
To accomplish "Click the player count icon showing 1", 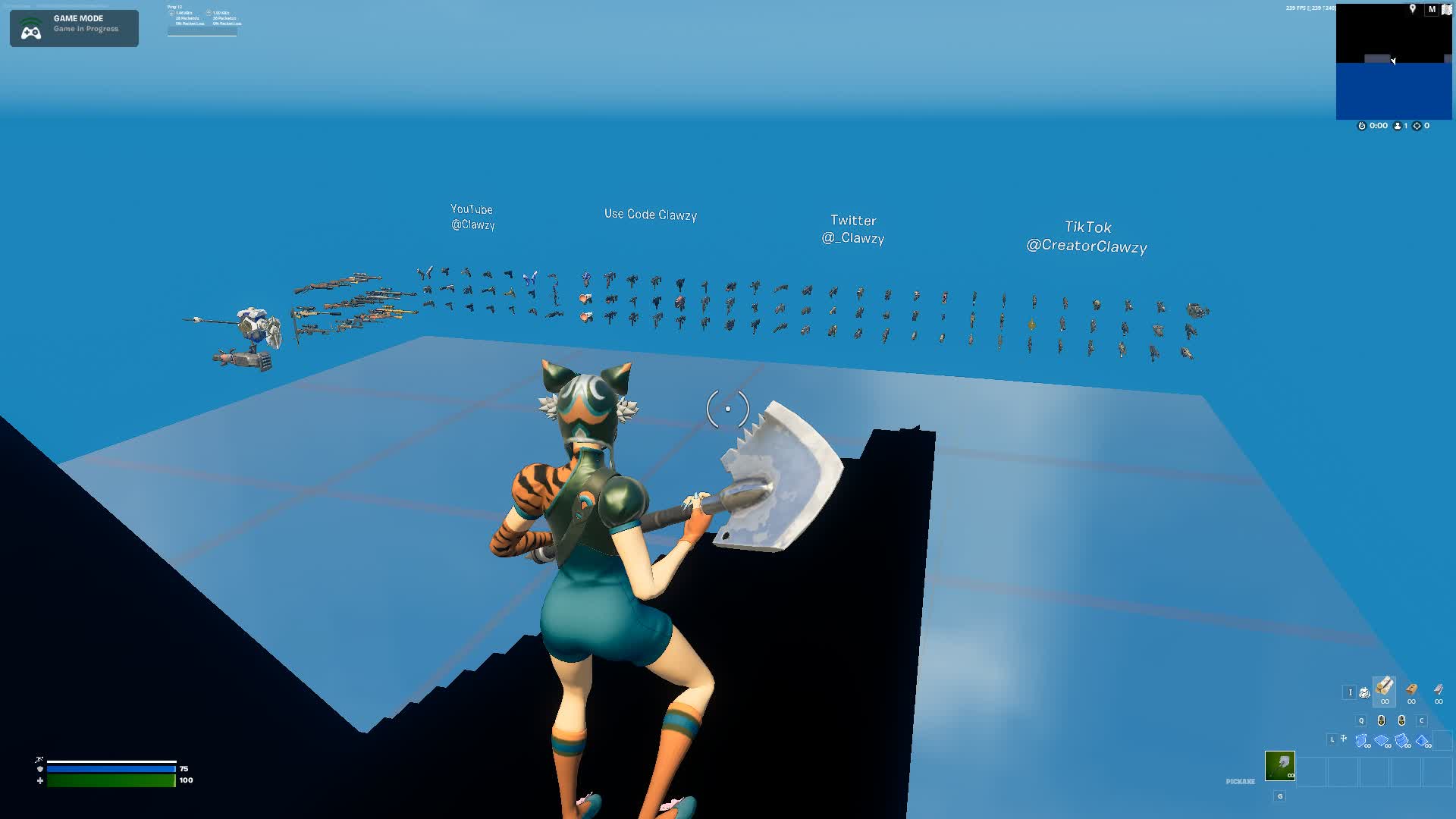I will pos(1398,126).
